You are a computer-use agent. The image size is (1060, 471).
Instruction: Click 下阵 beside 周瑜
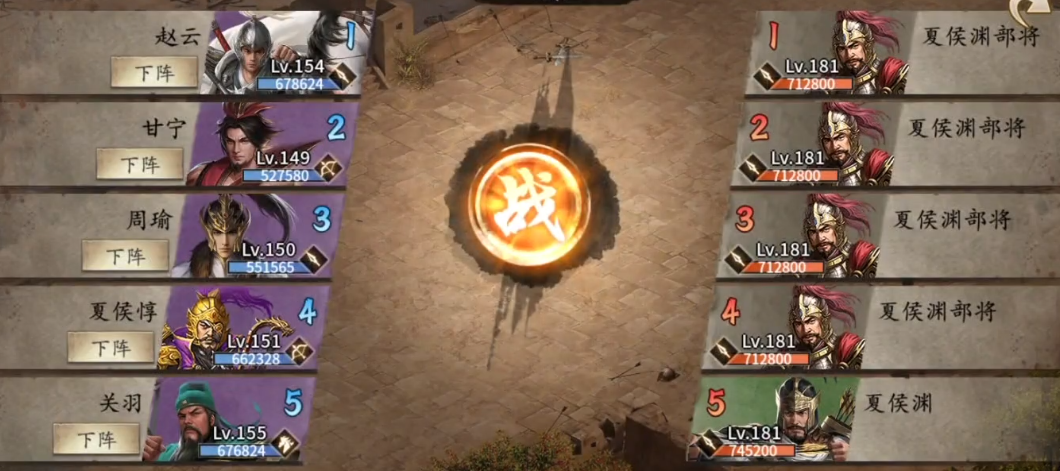[125, 255]
